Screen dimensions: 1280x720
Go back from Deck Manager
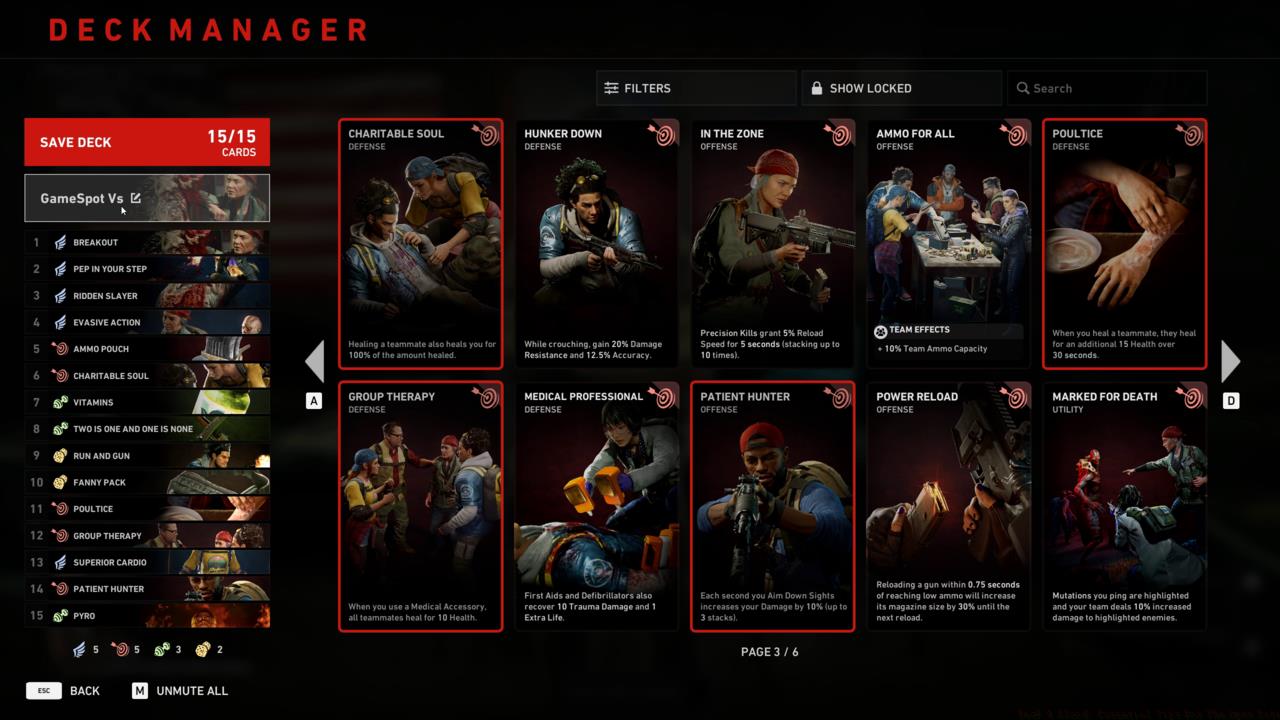point(64,691)
